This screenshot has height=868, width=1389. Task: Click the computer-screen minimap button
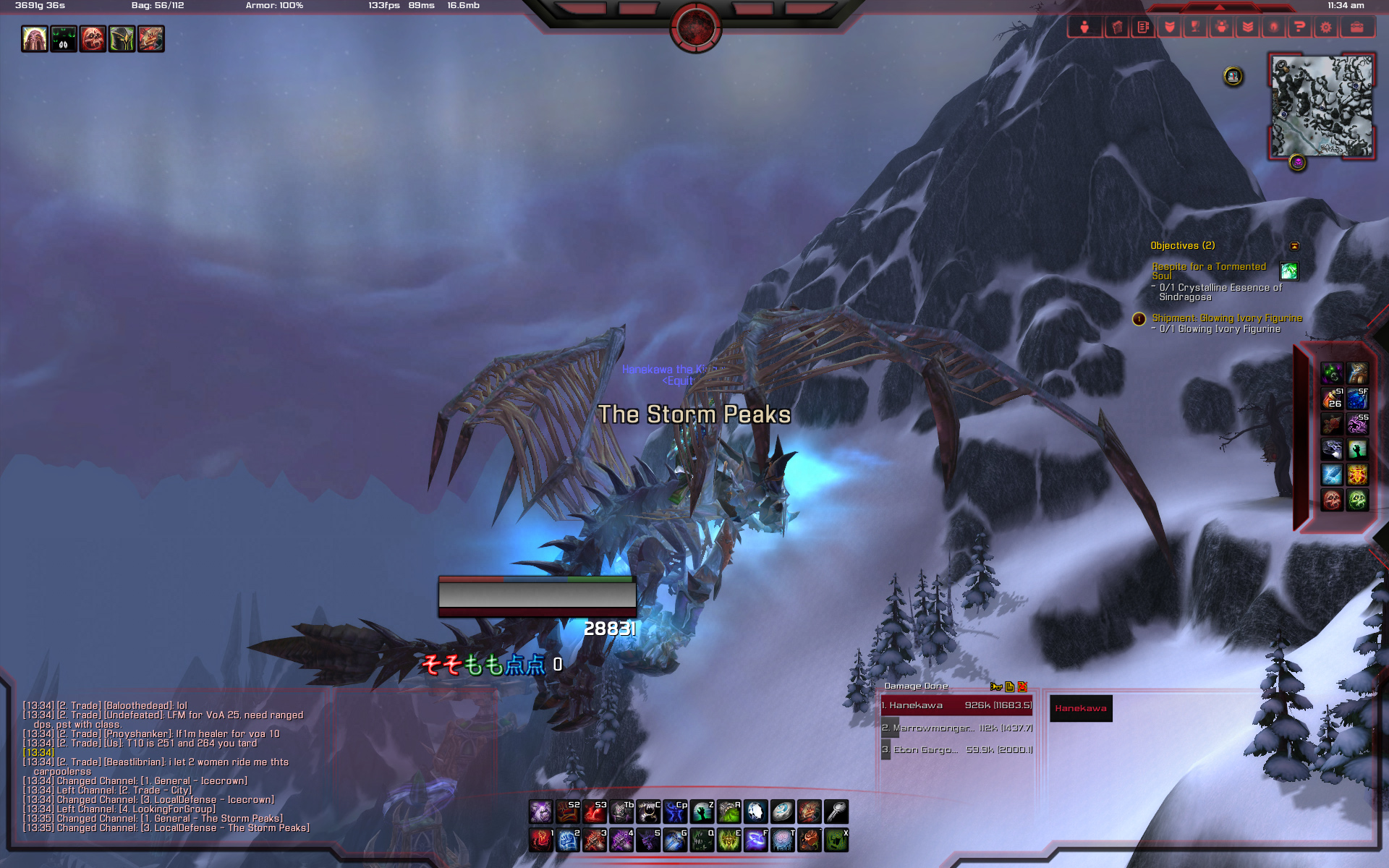click(1233, 76)
